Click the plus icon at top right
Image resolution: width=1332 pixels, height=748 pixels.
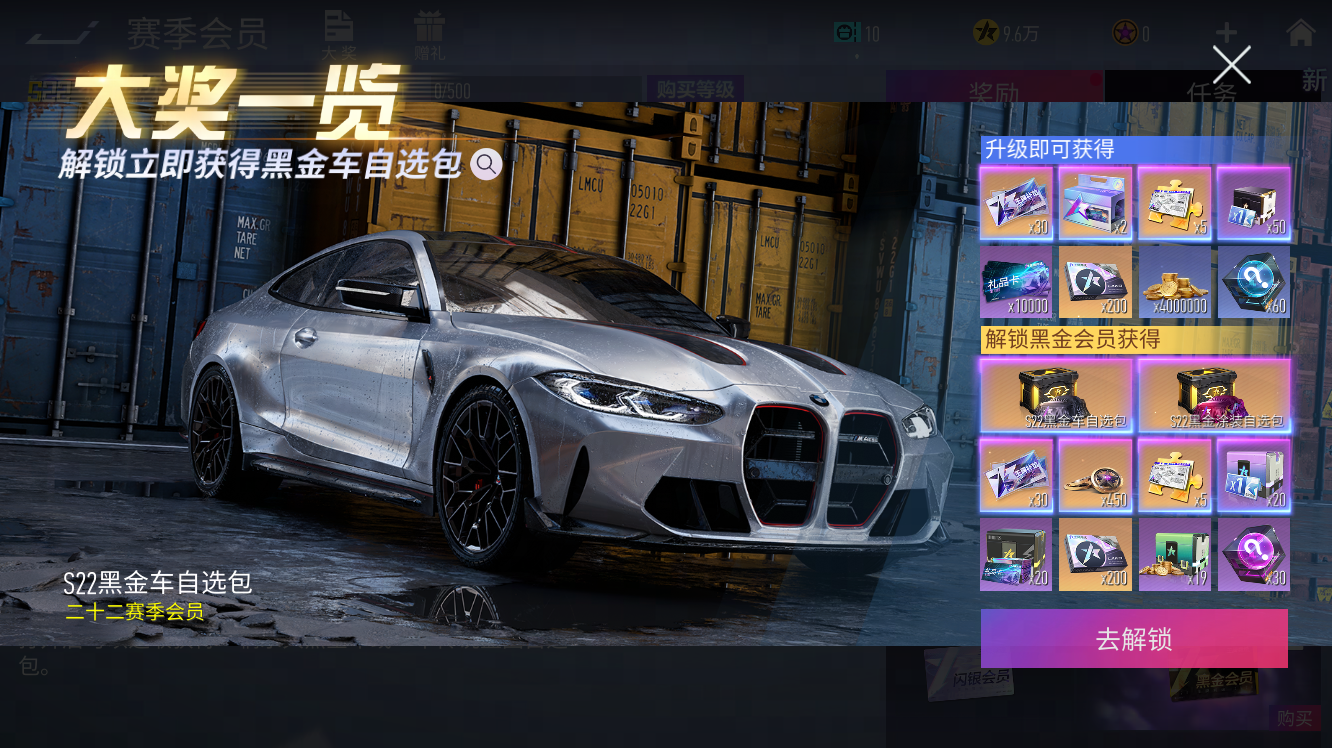click(x=1226, y=31)
